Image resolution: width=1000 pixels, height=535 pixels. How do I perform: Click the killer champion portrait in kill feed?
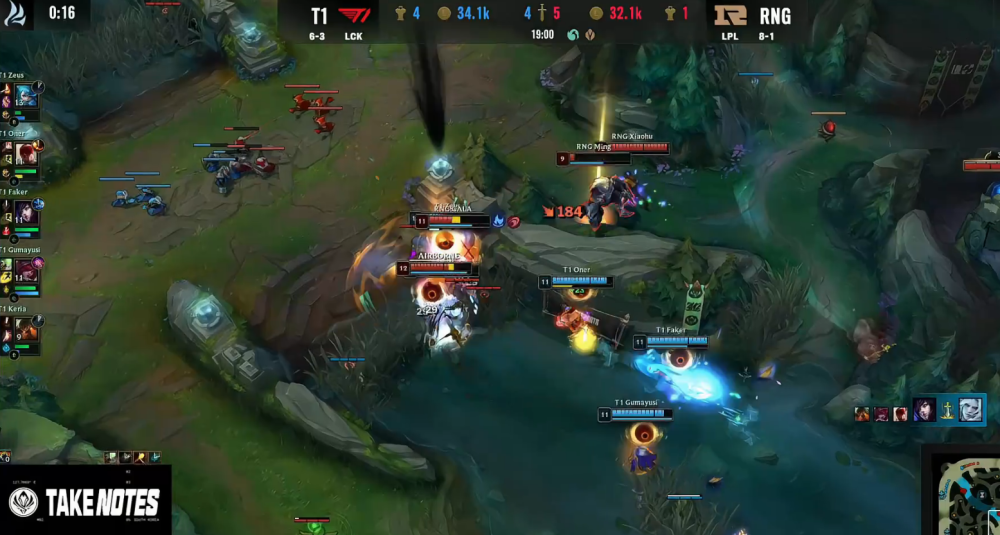tap(925, 409)
